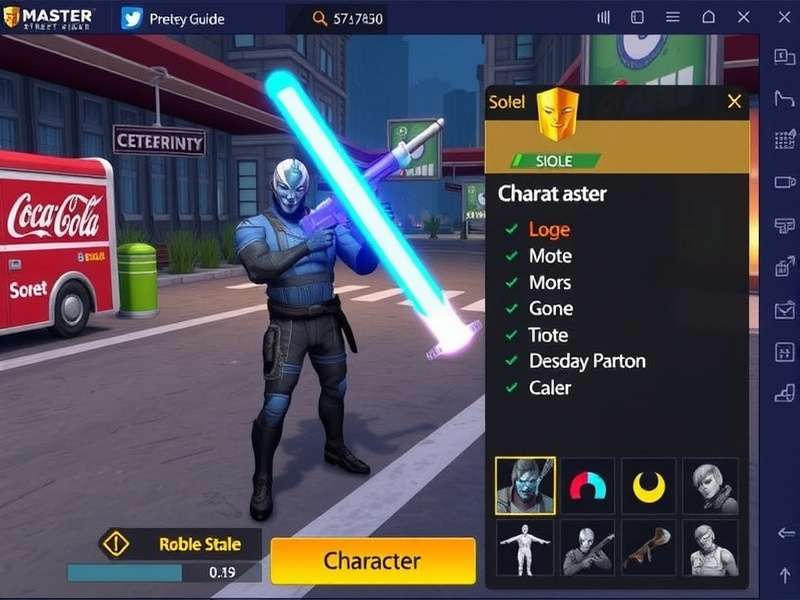Choose the red and blue arc thumbnail
This screenshot has height=600, width=800.
(588, 486)
